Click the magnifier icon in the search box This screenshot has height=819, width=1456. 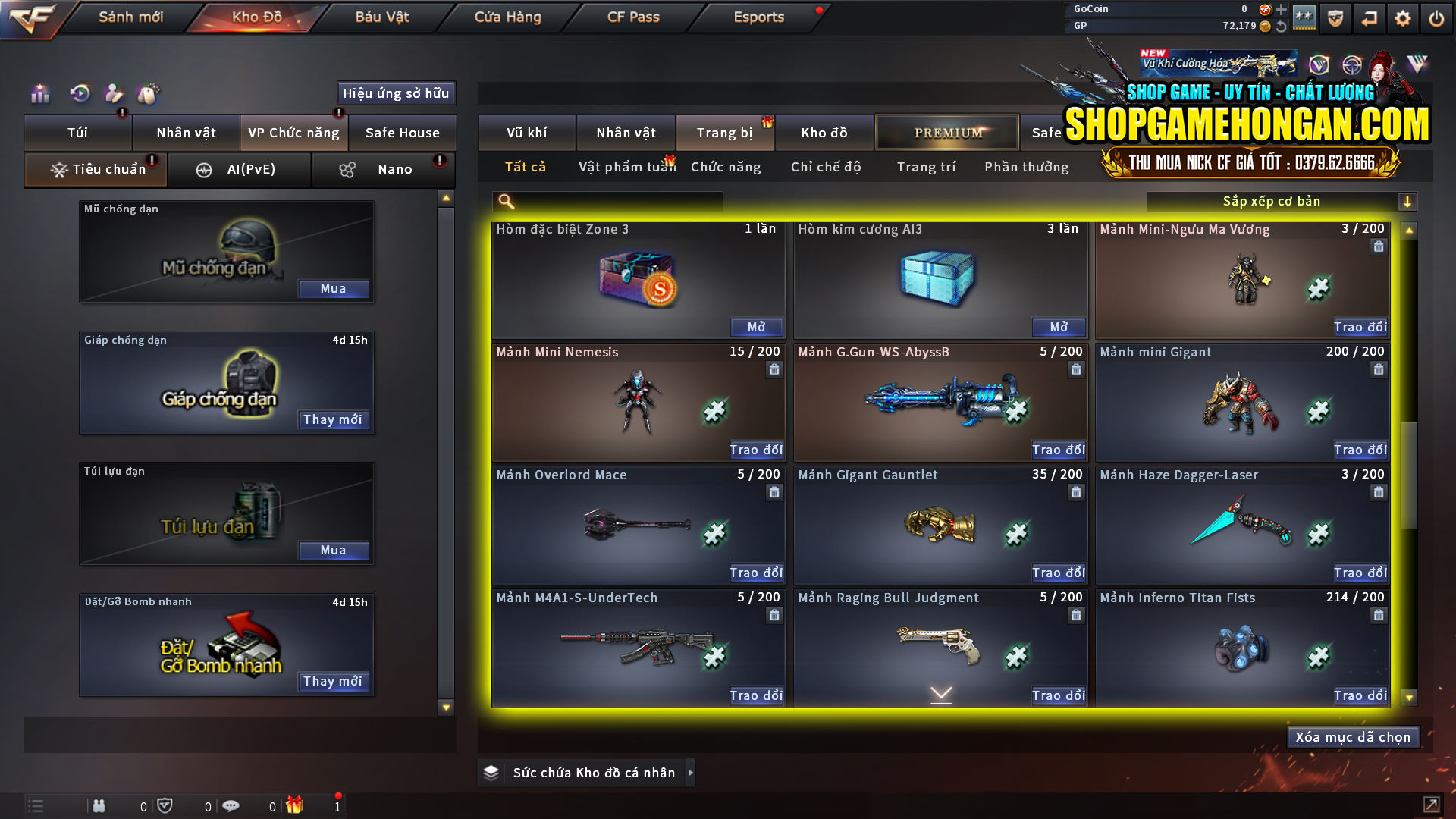(504, 201)
